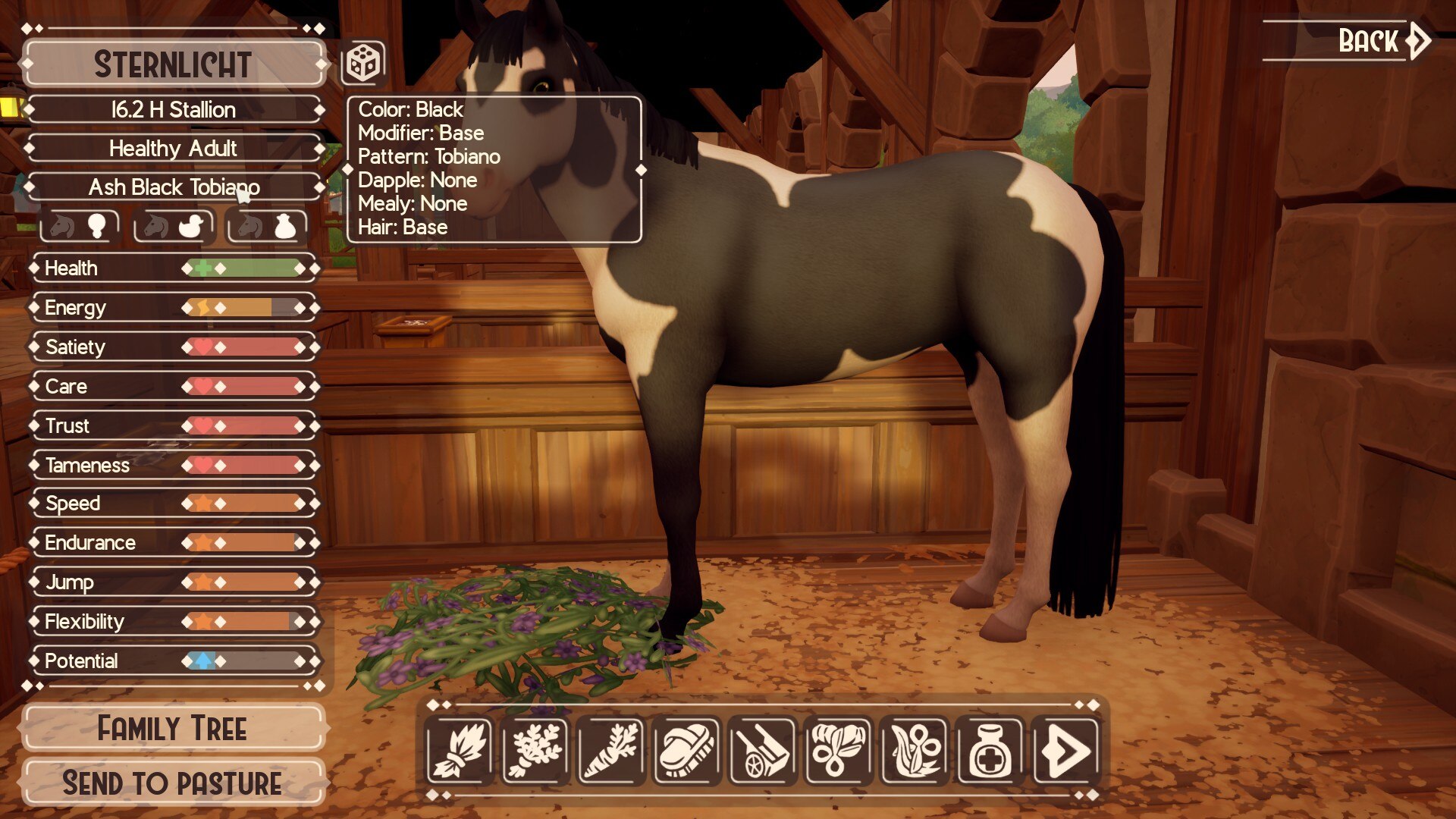Image resolution: width=1456 pixels, height=819 pixels.
Task: Click the horse and rubber duck trait icon
Action: 174,226
